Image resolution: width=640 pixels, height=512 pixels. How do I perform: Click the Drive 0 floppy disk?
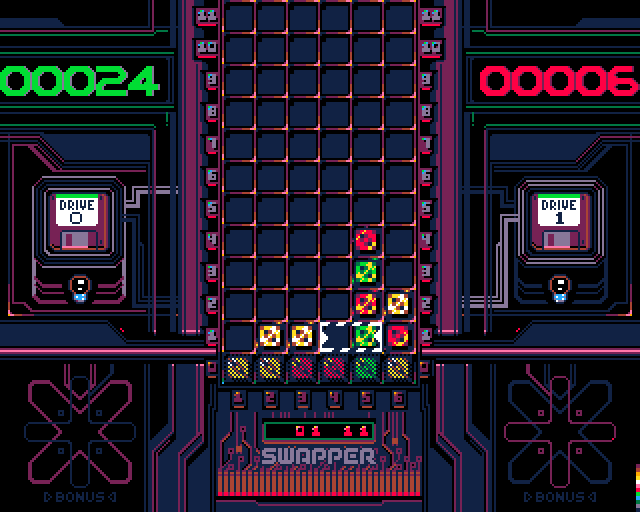pyautogui.click(x=79, y=222)
